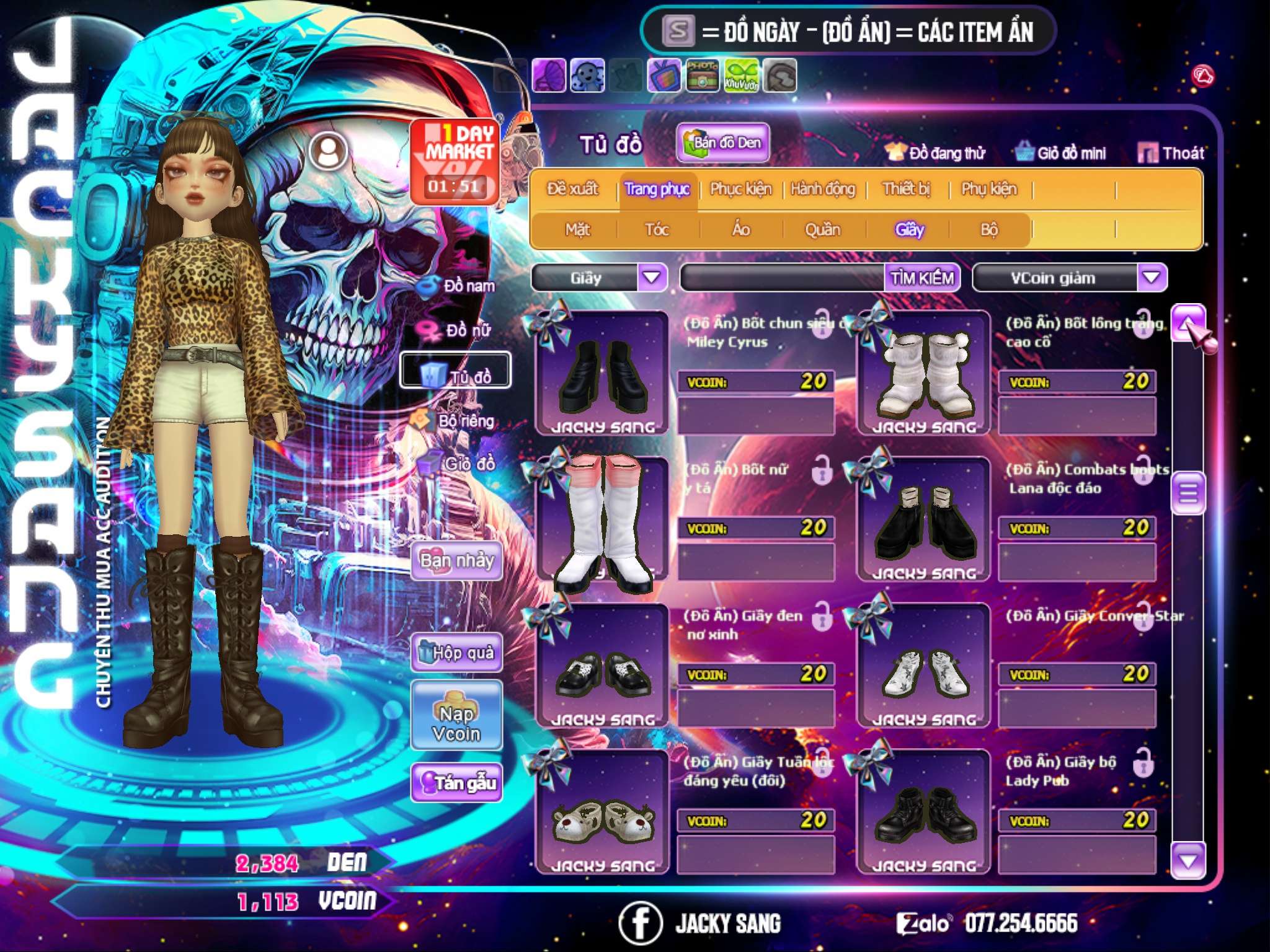Open the Hộp quà gift box
The width and height of the screenshot is (1270, 952).
click(457, 653)
